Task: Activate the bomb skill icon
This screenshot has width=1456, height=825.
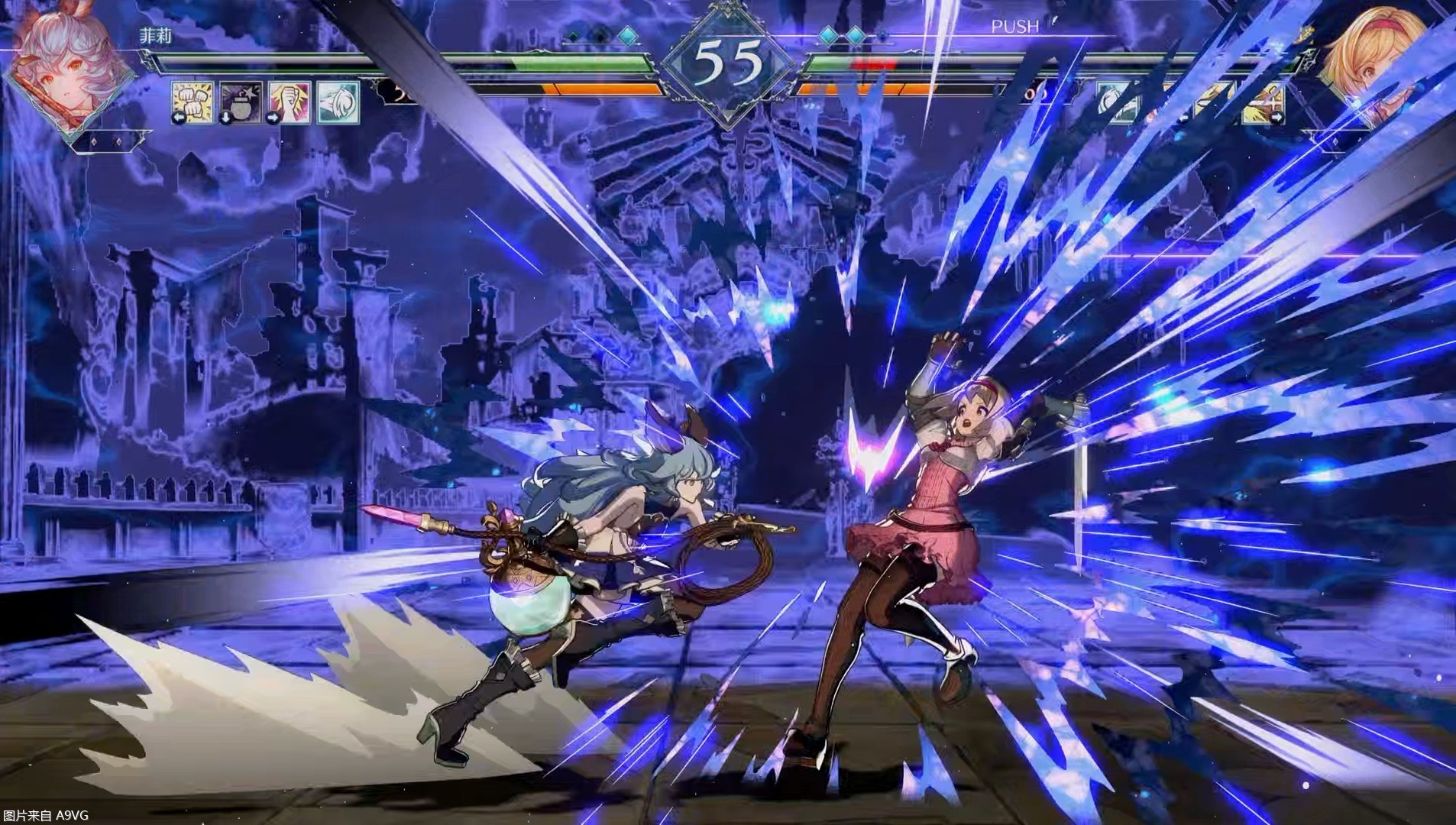Action: [x=241, y=102]
